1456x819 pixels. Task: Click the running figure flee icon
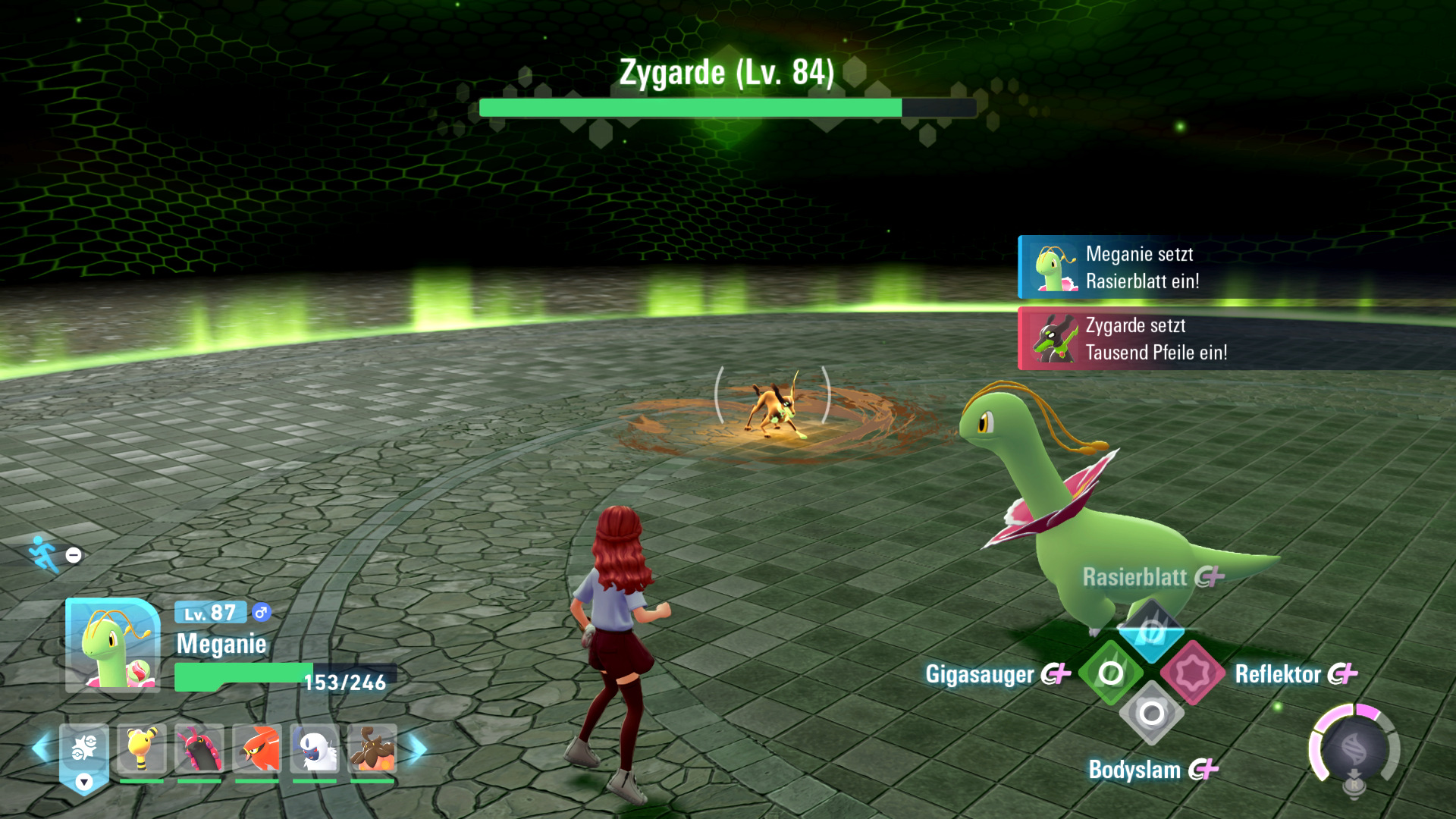pos(44,554)
